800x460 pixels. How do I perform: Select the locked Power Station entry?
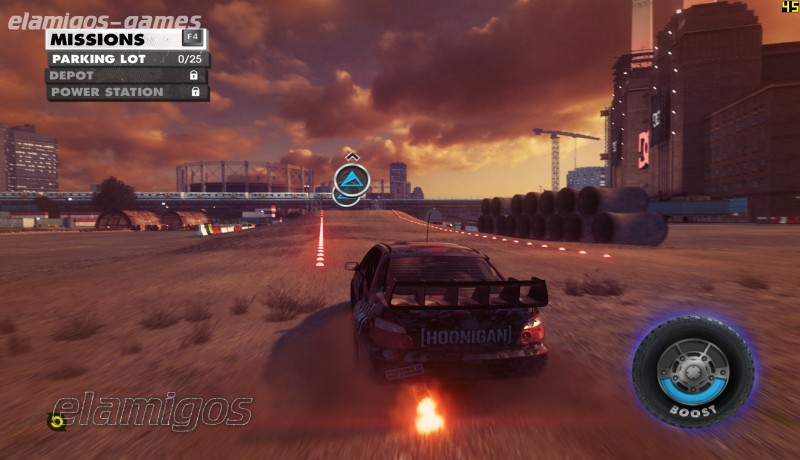(126, 92)
